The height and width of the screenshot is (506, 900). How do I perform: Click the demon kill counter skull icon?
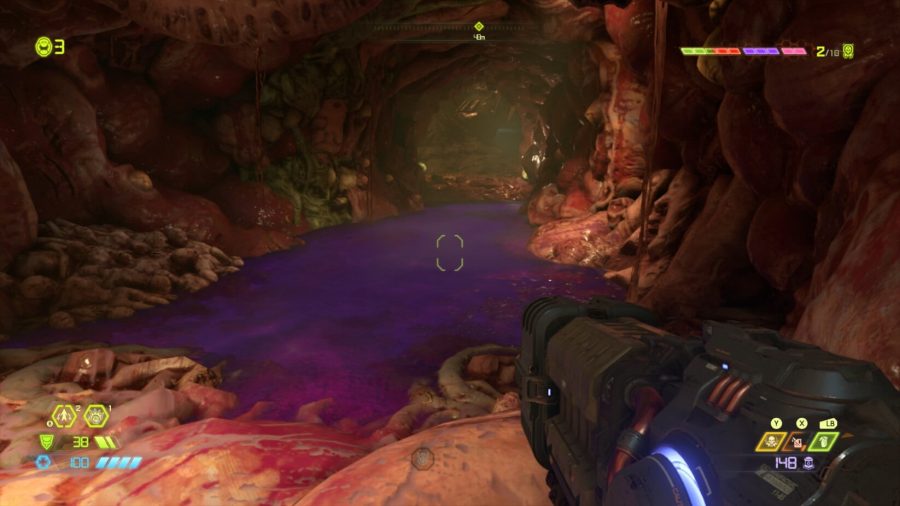pos(848,50)
